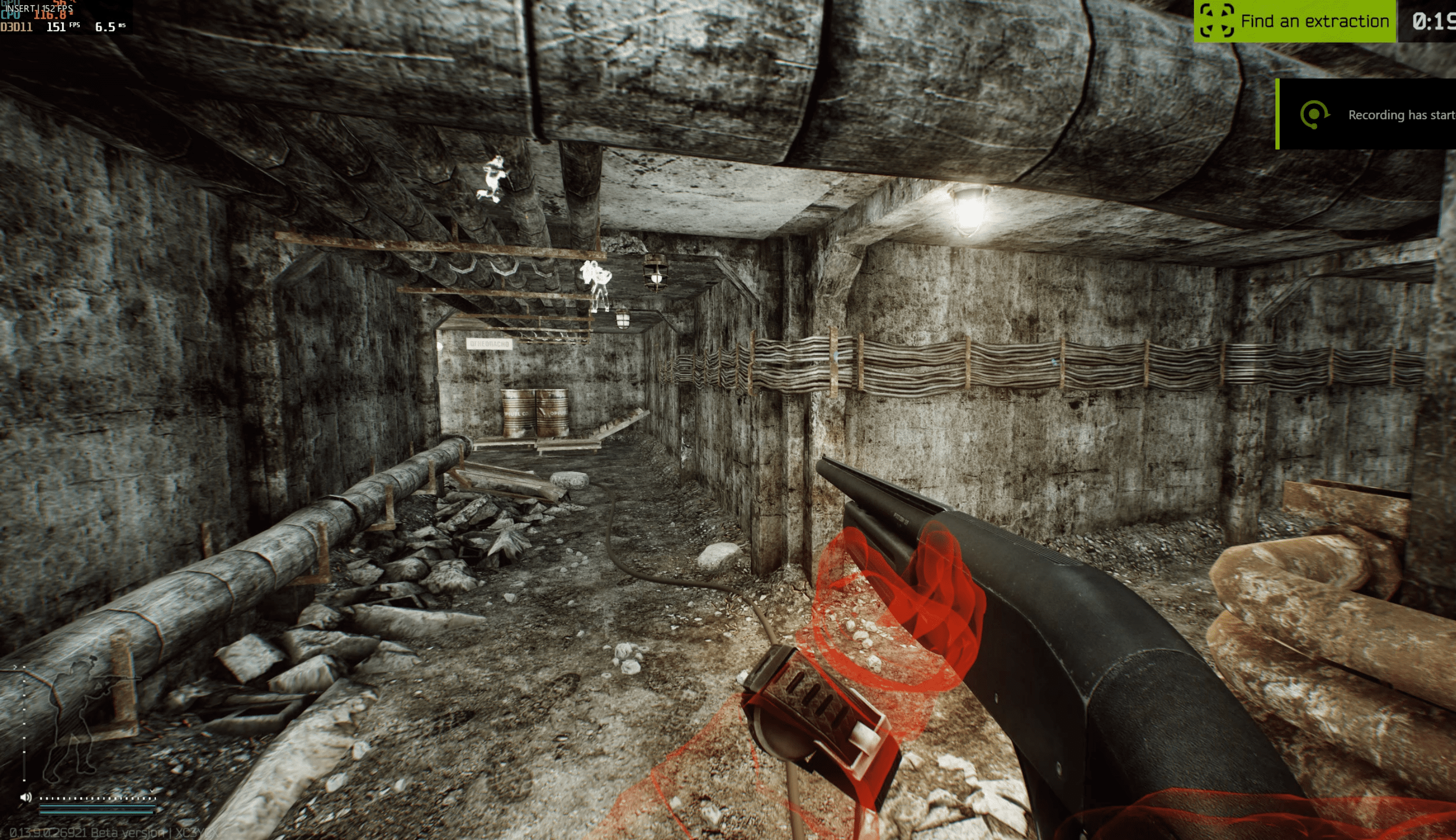Image resolution: width=1456 pixels, height=840 pixels.
Task: Open the Recording has started notification
Action: 1367,114
